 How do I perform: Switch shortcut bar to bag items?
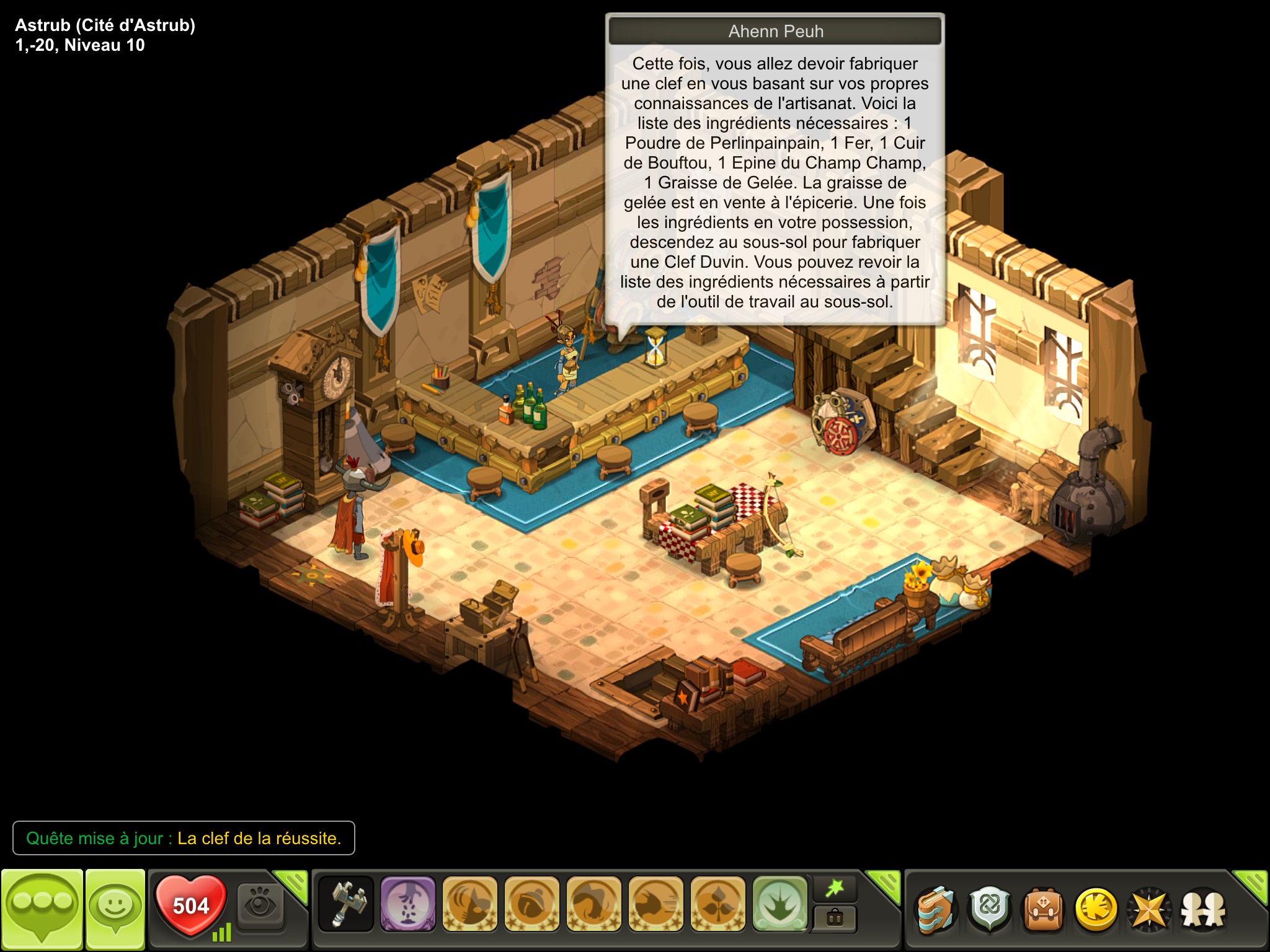[x=835, y=918]
